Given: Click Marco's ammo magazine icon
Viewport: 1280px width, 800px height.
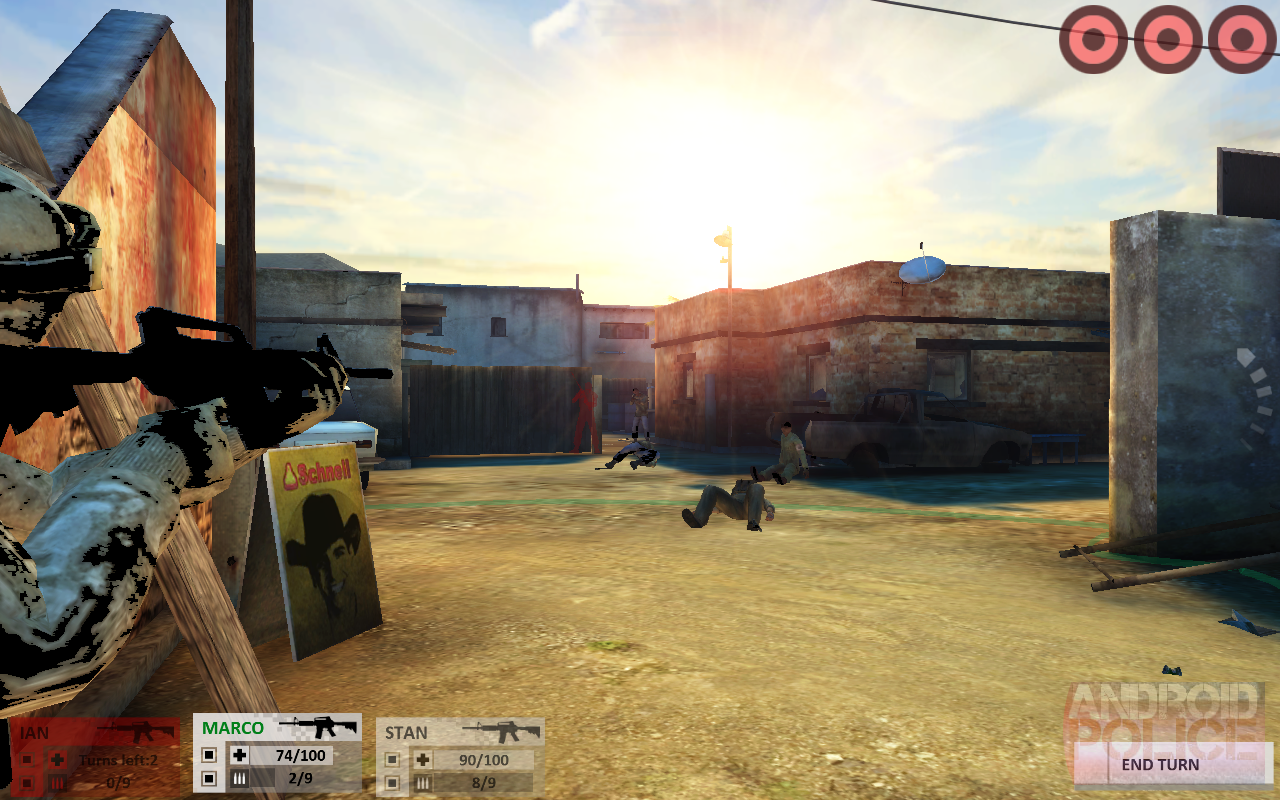Looking at the screenshot, I should tap(239, 778).
